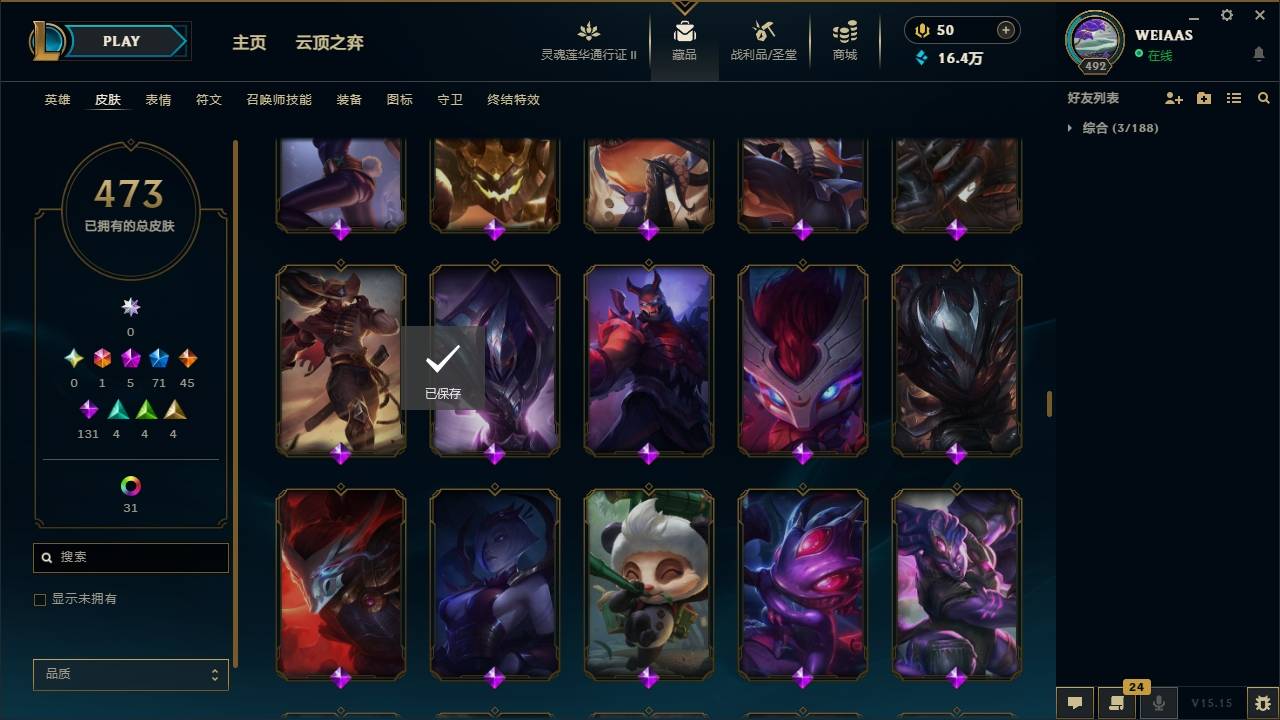Open the 战利品/圣堂 loot page
This screenshot has width=1280, height=720.
[x=762, y=42]
